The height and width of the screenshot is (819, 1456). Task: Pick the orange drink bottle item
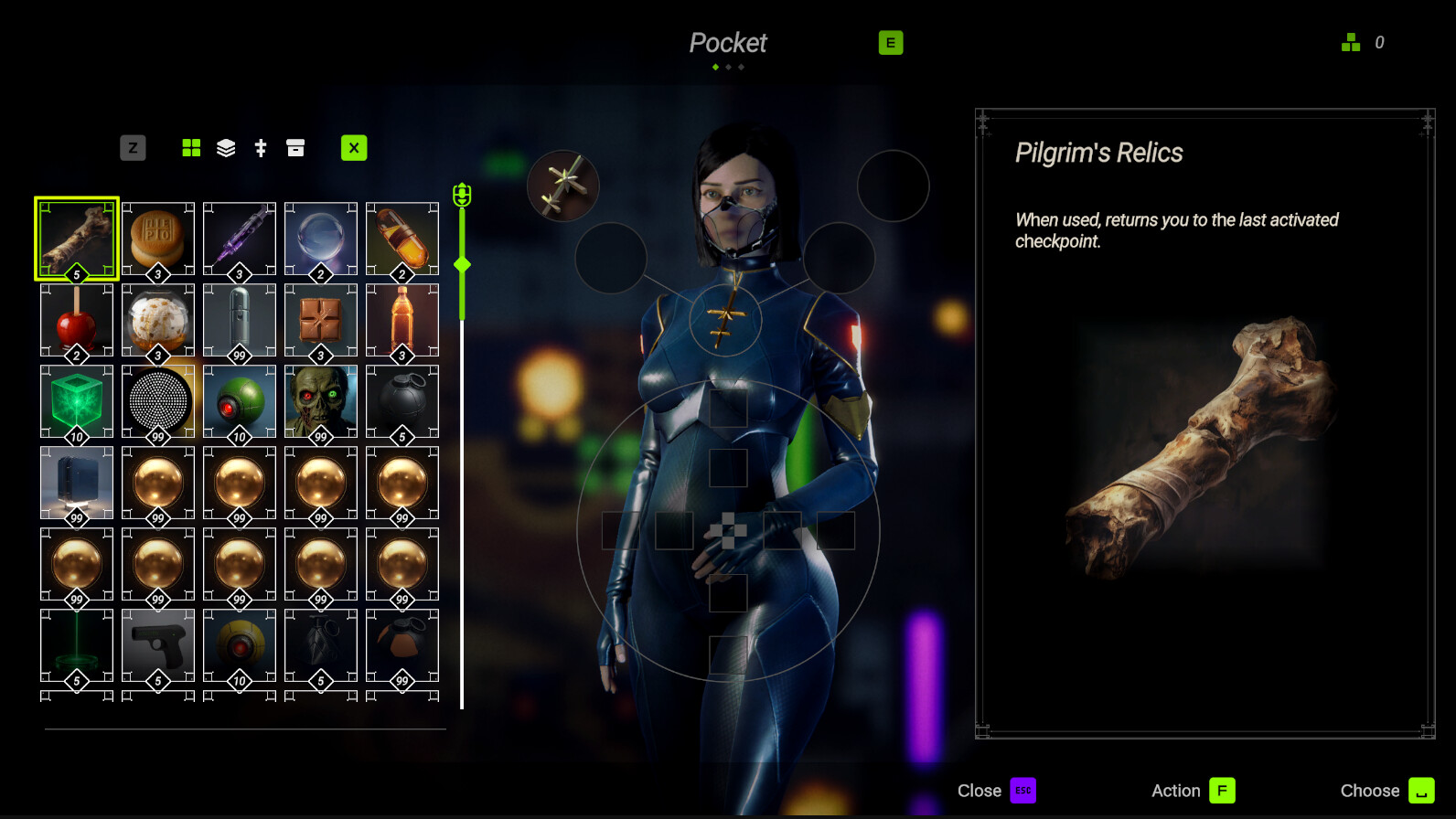402,320
